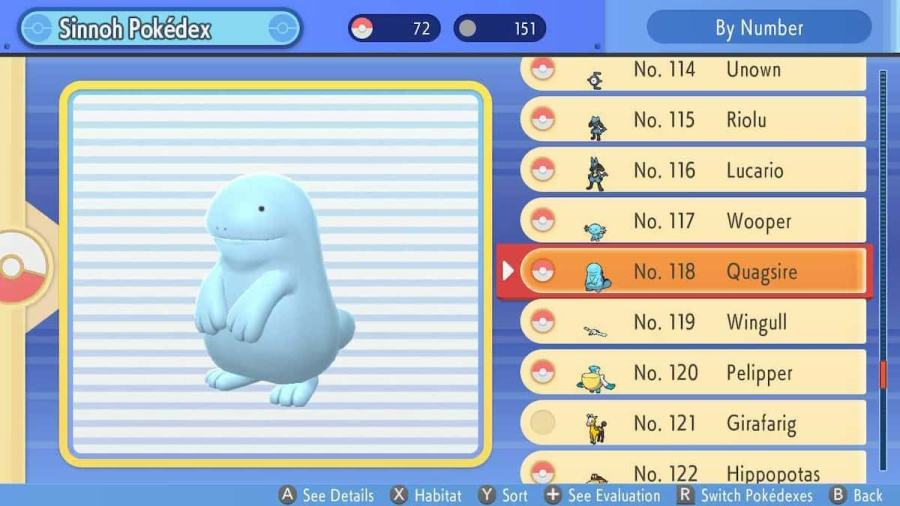Pick the No. 122 Hippopotas row
This screenshot has width=900, height=506.
pyautogui.click(x=693, y=471)
